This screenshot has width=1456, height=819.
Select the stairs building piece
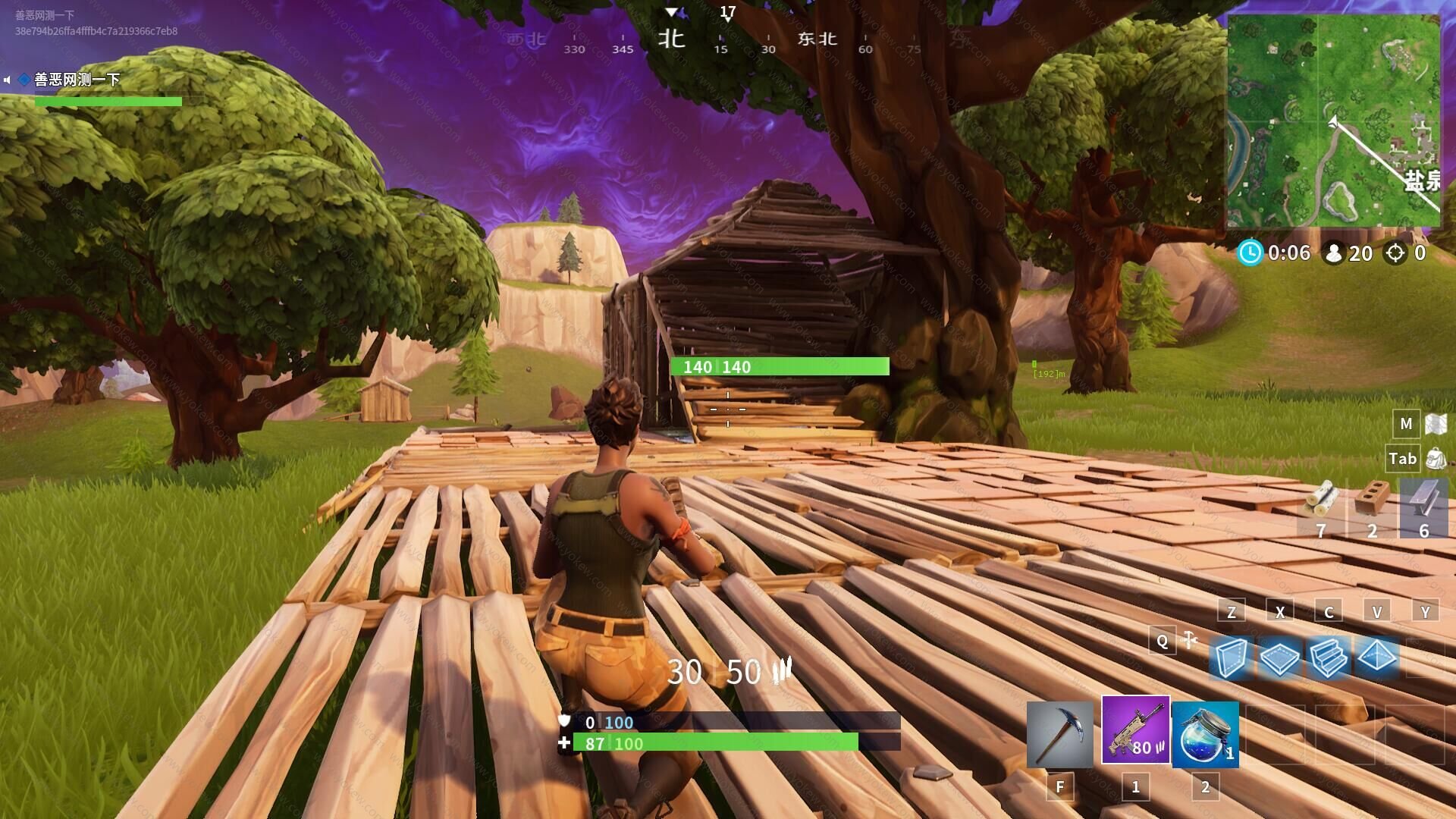(x=1328, y=657)
